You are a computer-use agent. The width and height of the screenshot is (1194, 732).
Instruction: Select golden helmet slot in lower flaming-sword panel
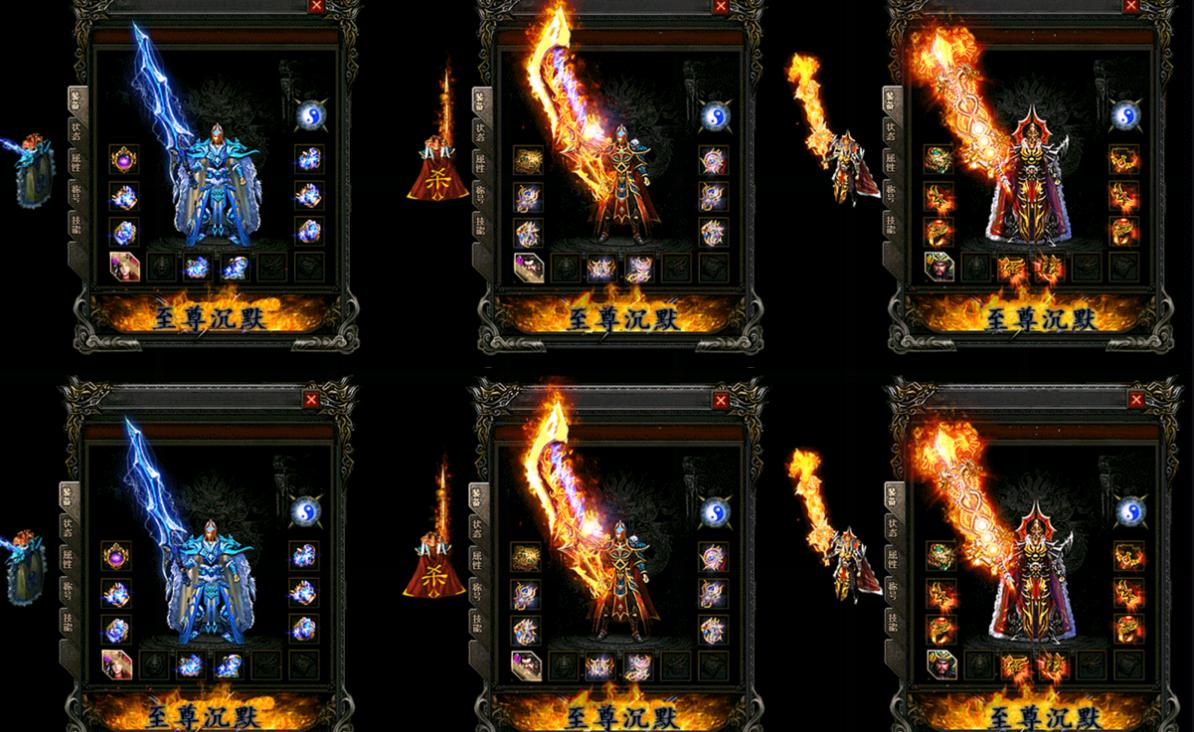click(x=526, y=557)
